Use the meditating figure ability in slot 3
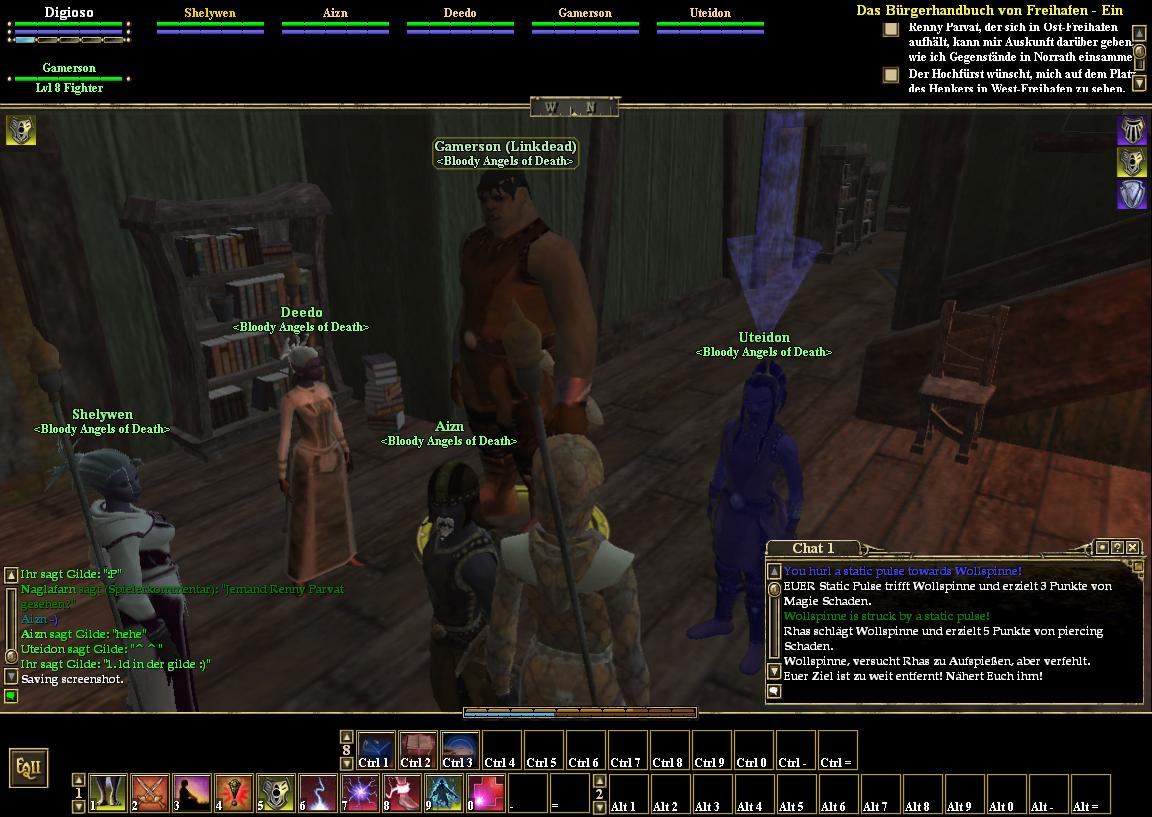Screen dimensions: 1152x817 [192, 793]
